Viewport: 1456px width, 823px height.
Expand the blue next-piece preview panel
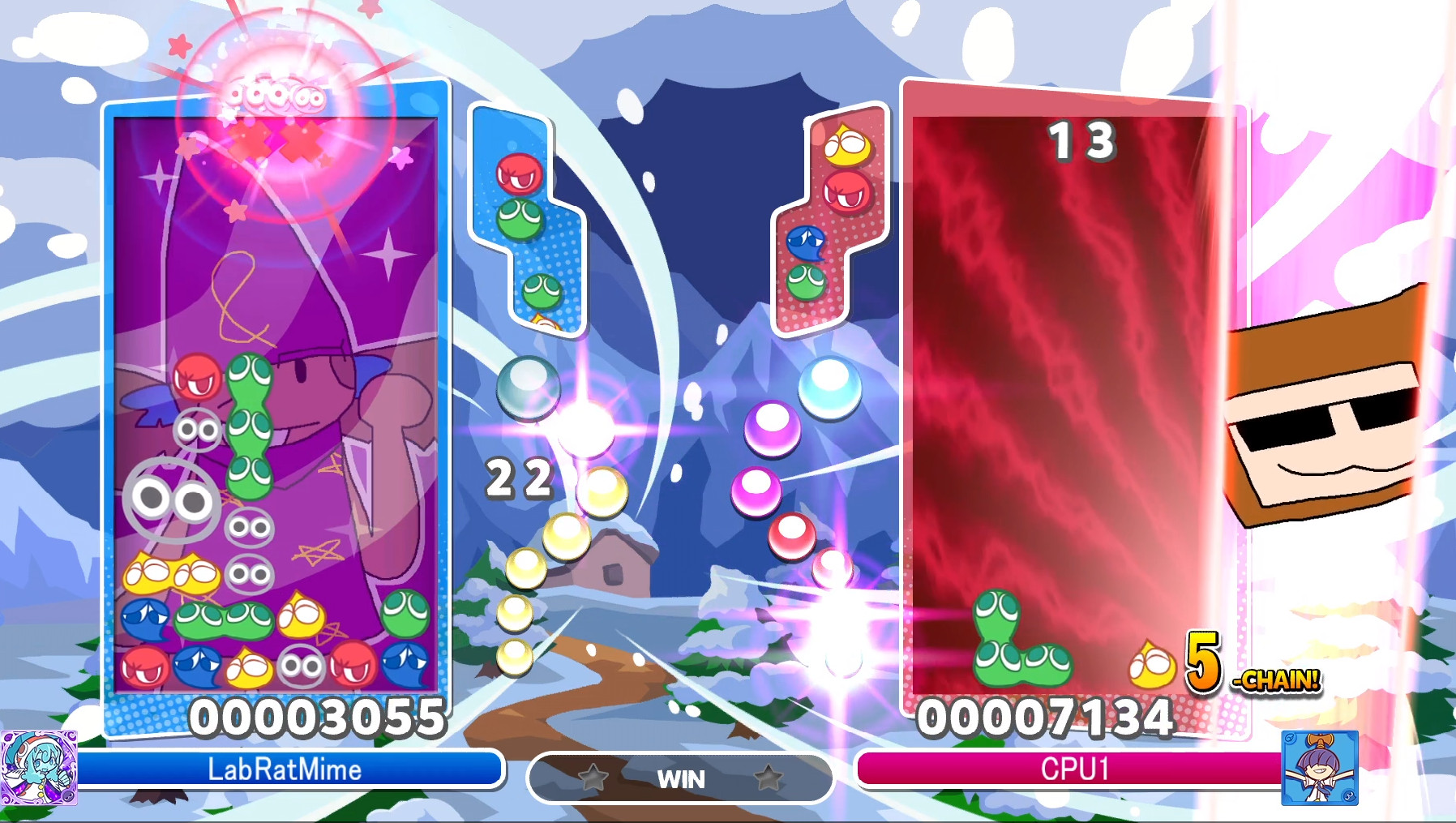527,219
